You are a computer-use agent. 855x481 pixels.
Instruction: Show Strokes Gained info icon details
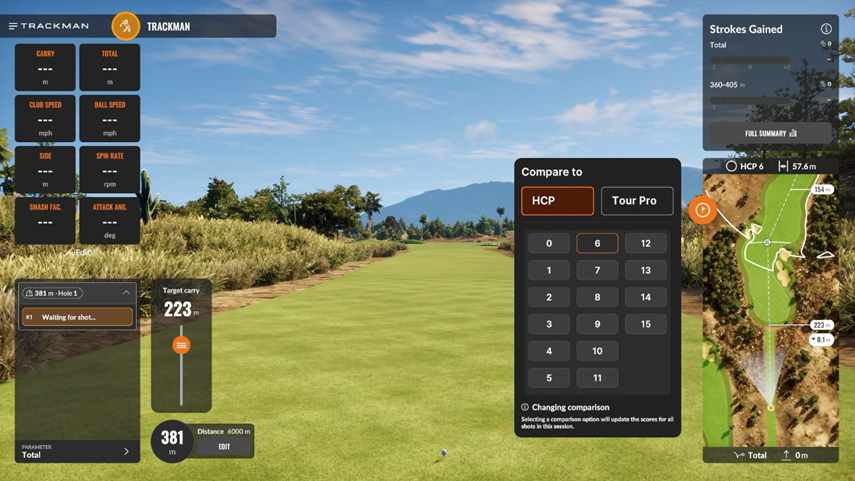point(826,29)
